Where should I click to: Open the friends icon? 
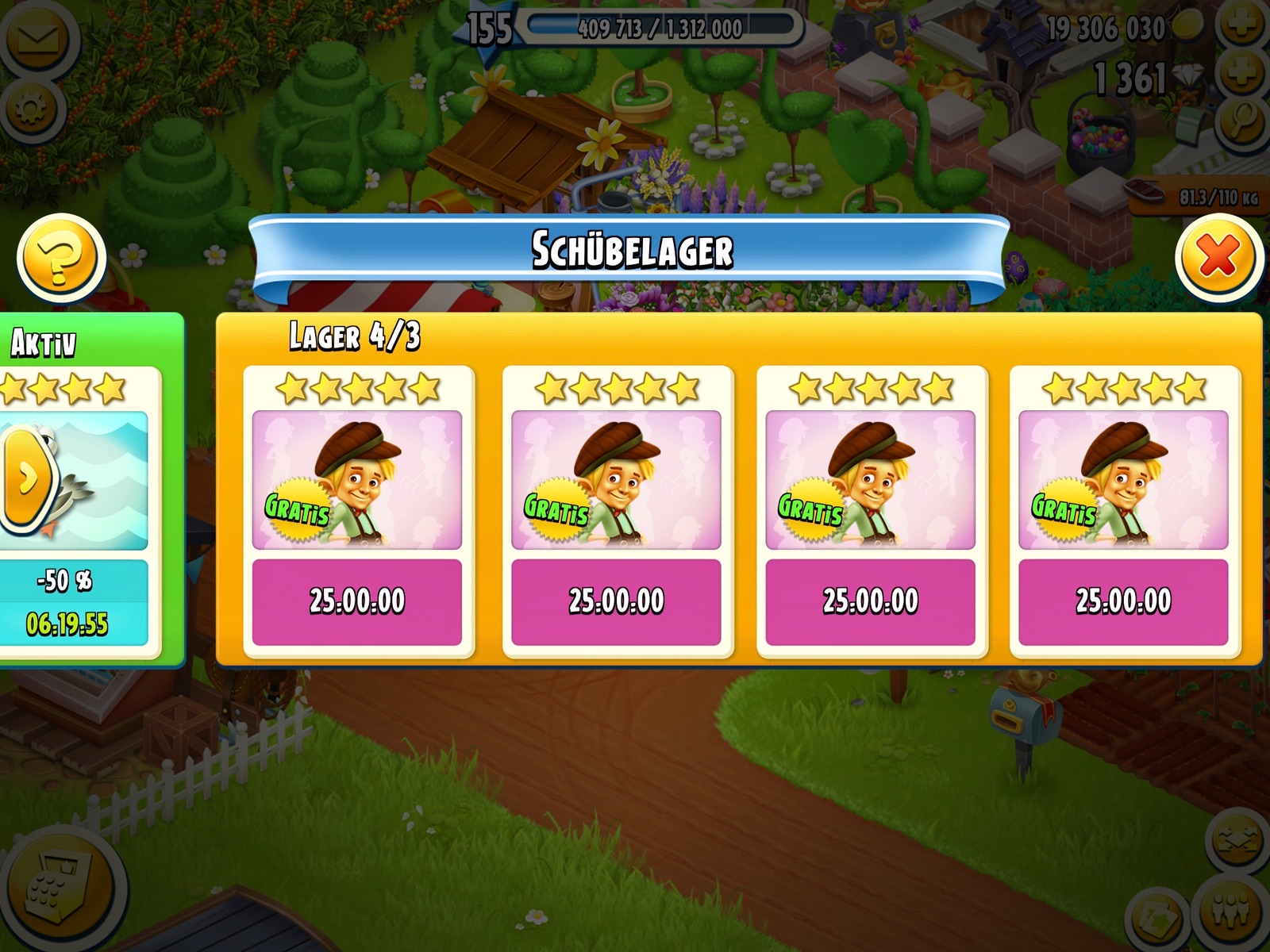click(1233, 910)
